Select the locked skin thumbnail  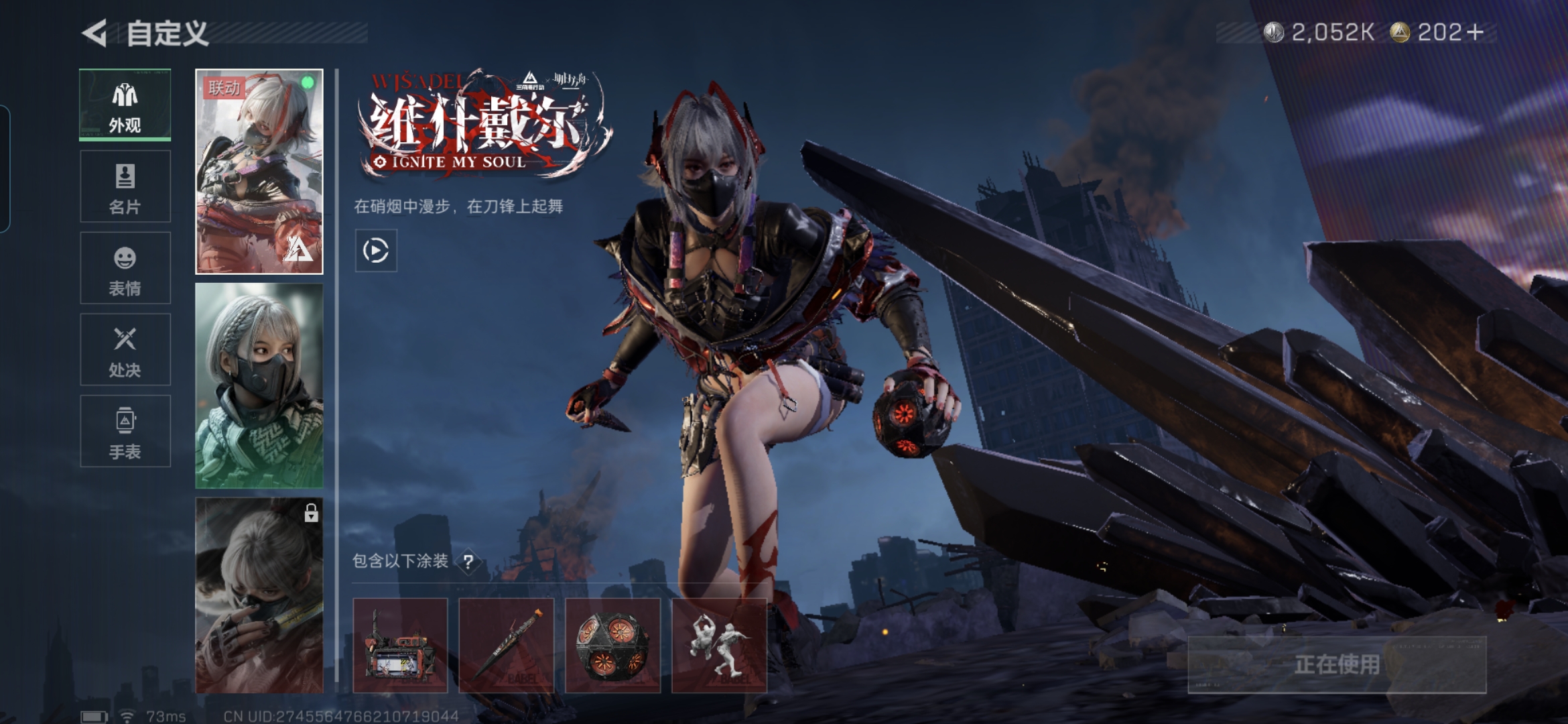pyautogui.click(x=259, y=595)
